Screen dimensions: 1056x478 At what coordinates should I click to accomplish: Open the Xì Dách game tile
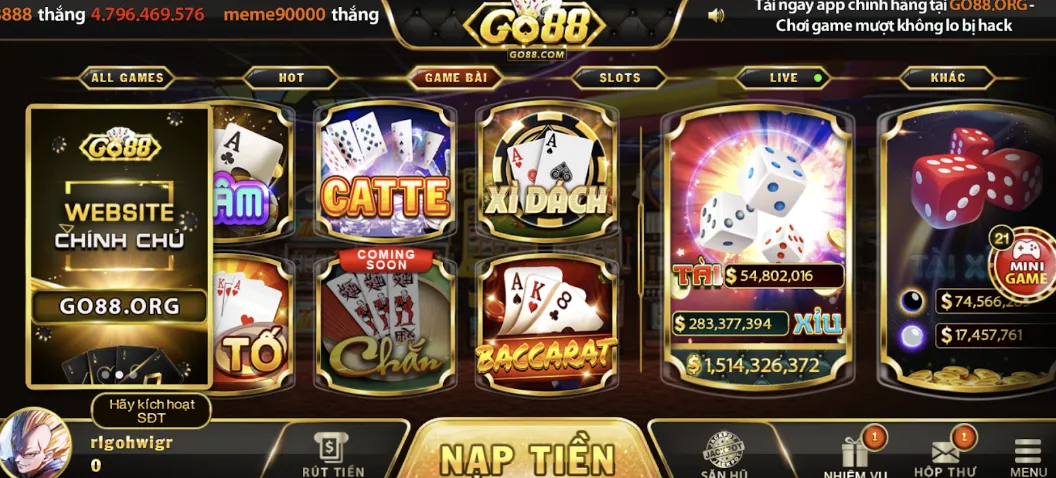point(545,173)
